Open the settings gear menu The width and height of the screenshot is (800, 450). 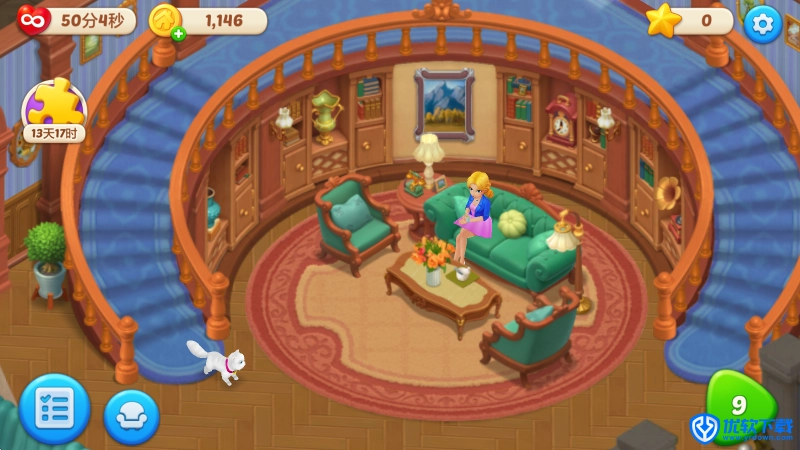(763, 23)
